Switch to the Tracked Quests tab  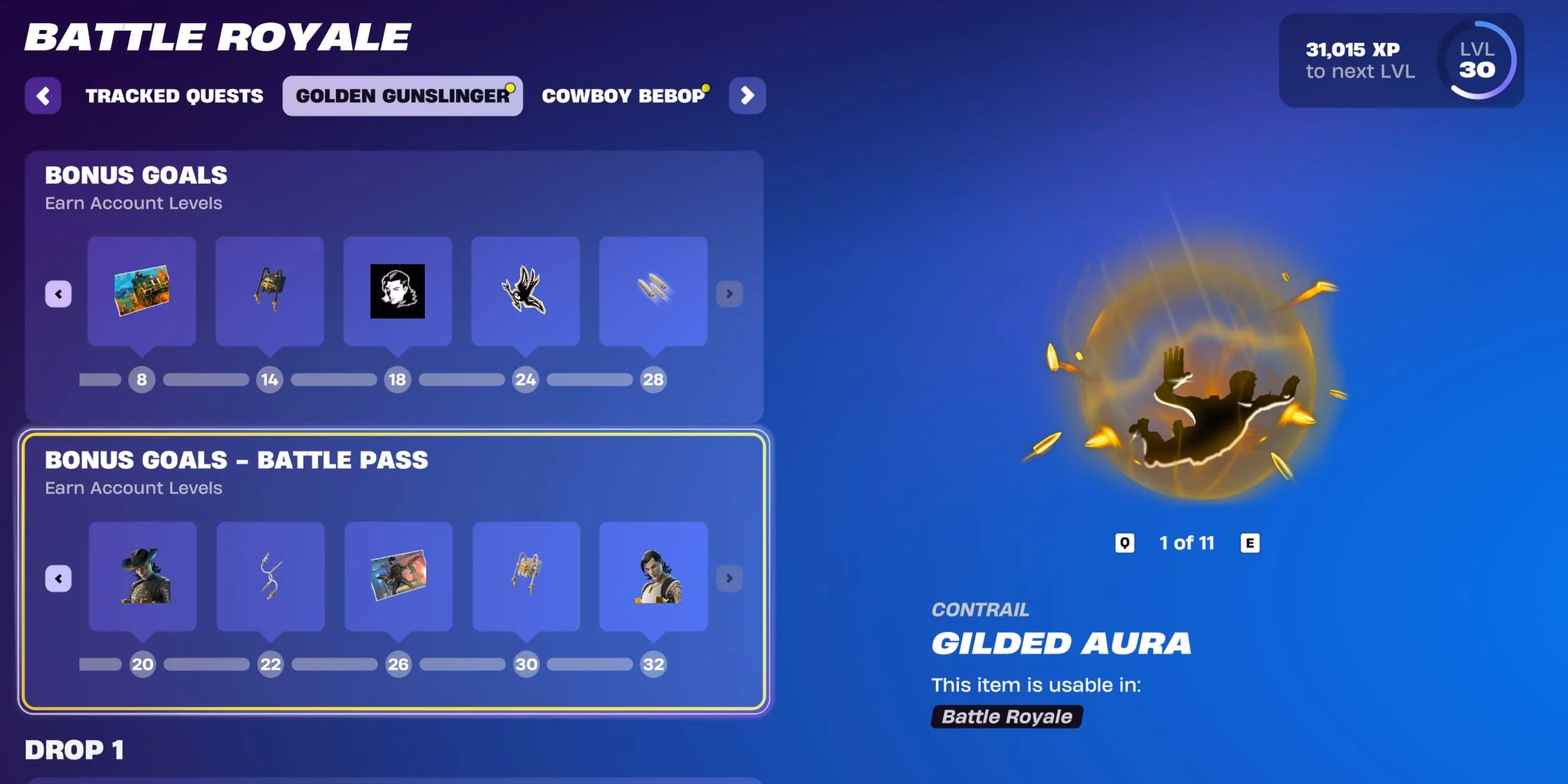175,96
